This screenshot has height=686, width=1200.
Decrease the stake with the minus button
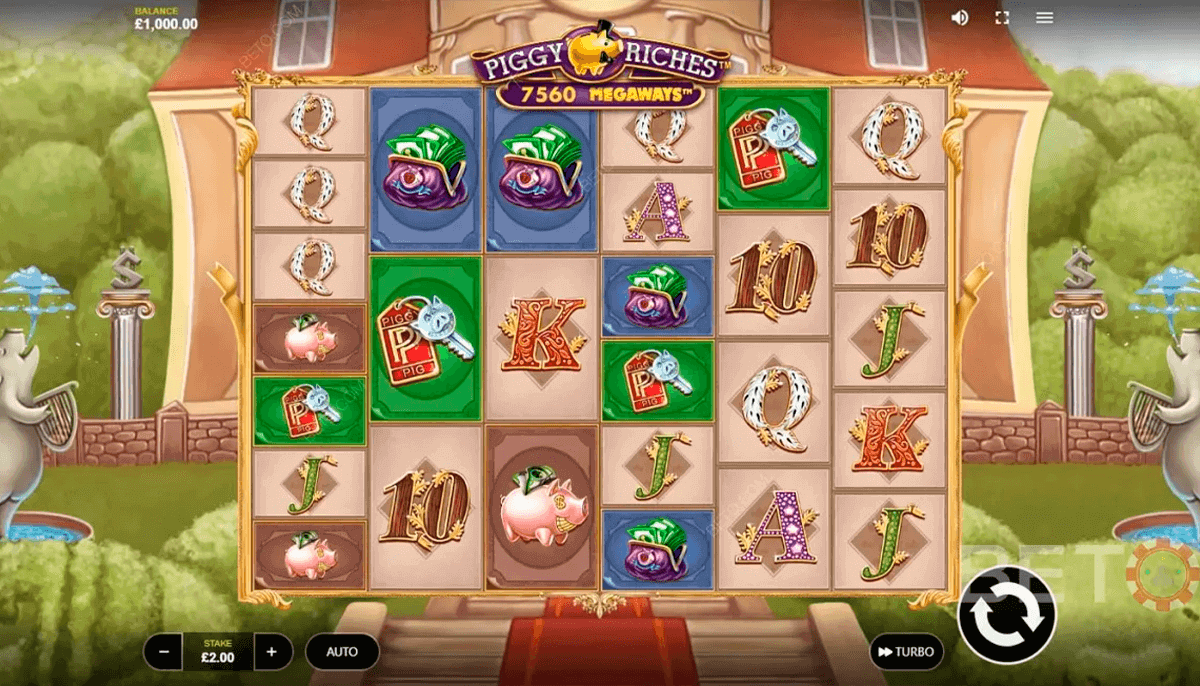point(163,652)
